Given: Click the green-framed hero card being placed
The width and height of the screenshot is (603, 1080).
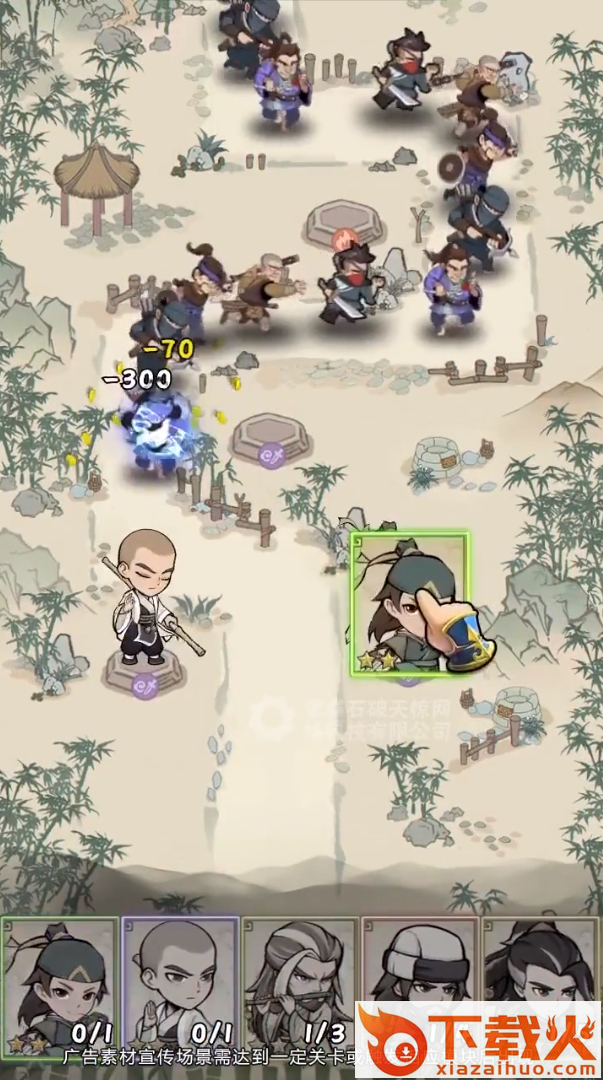Looking at the screenshot, I should (409, 603).
